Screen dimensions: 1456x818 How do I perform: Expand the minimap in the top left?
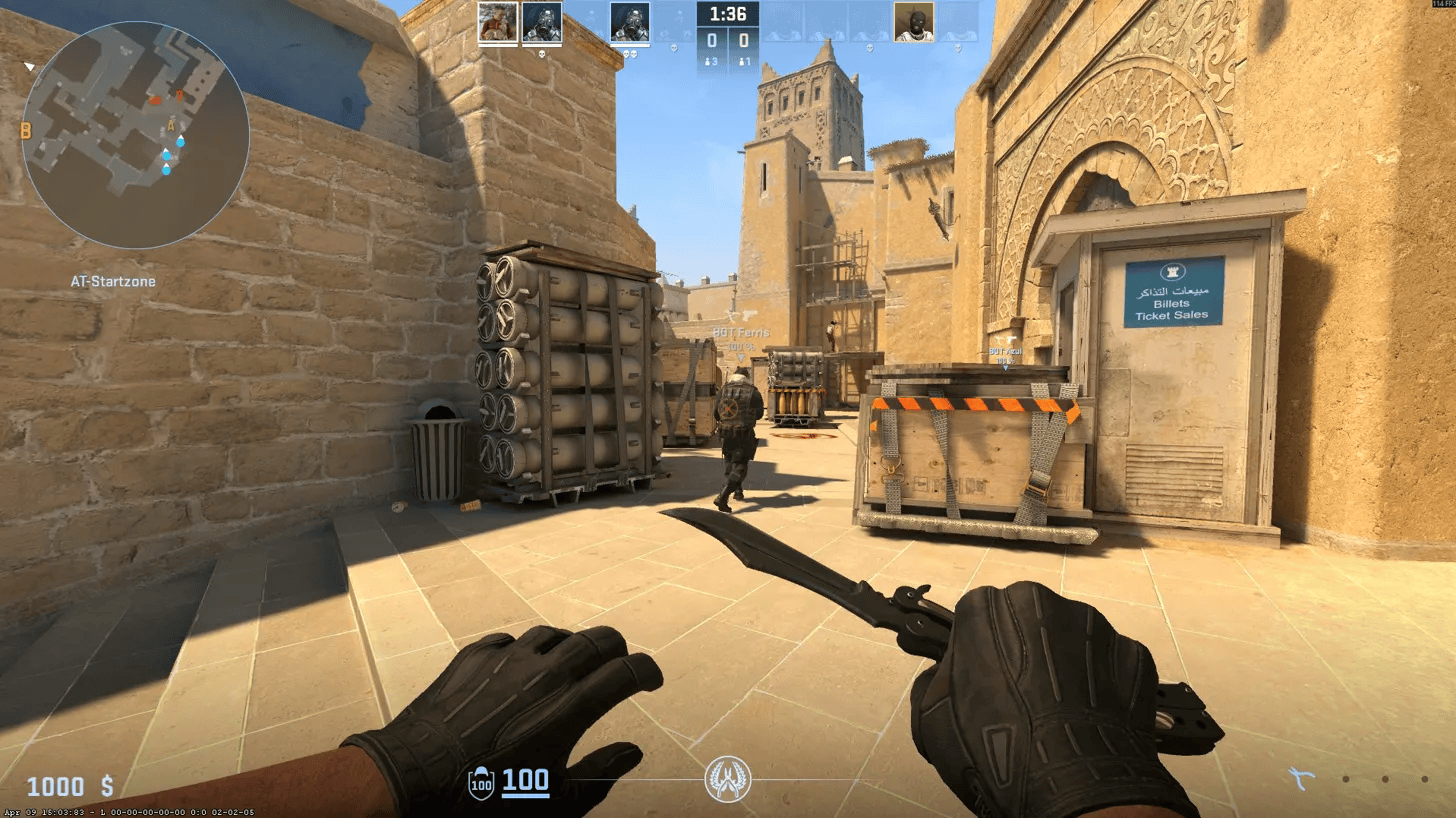(x=140, y=140)
